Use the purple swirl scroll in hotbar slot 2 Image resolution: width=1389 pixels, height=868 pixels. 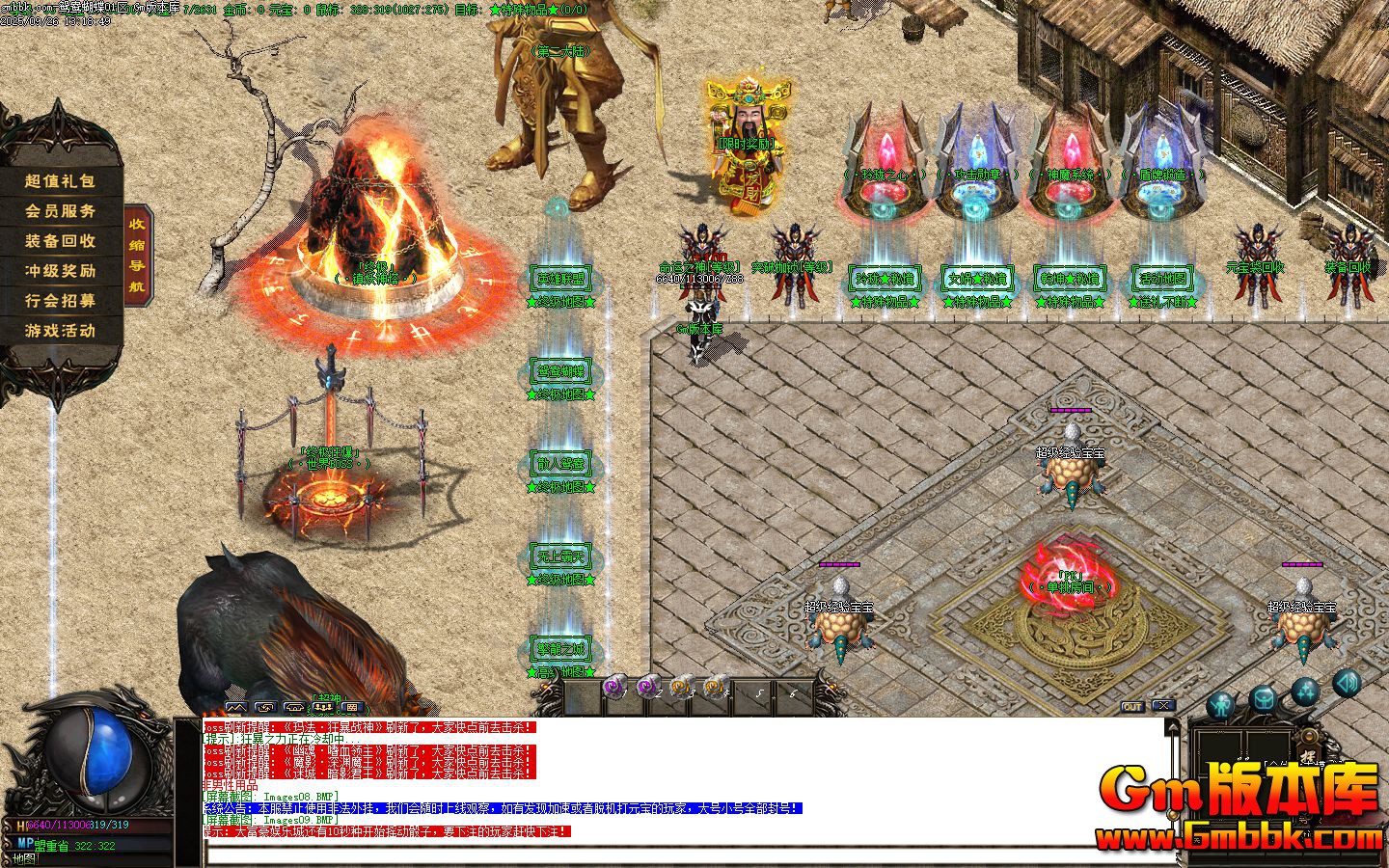coord(647,687)
